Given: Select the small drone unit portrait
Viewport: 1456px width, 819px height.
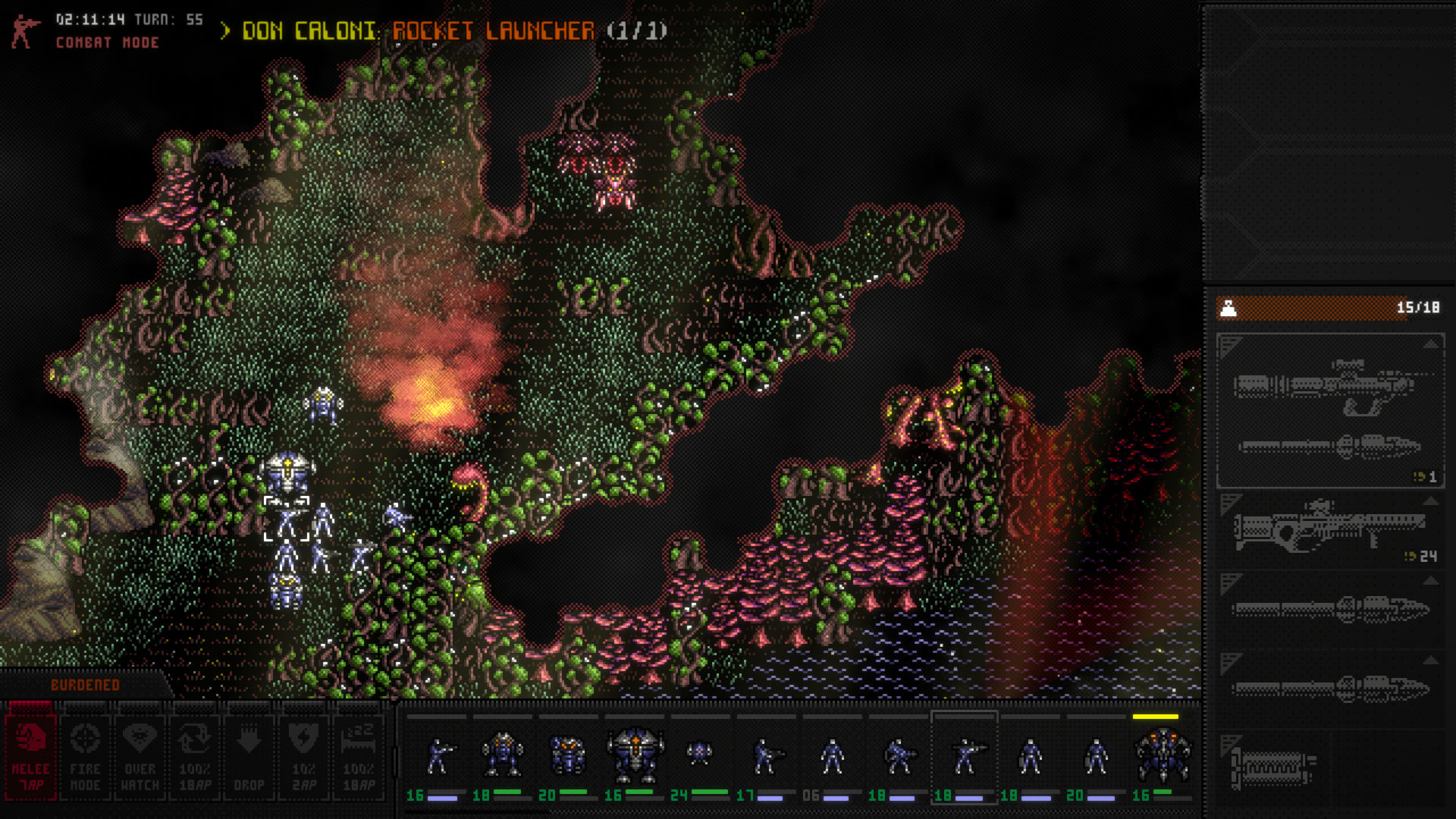Looking at the screenshot, I should [x=698, y=753].
